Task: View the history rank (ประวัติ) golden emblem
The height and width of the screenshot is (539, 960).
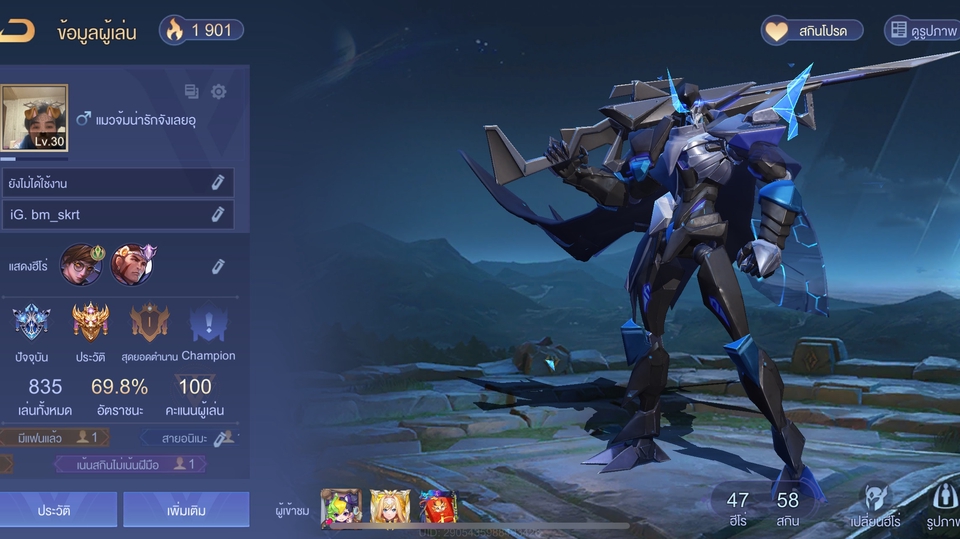Action: [90, 323]
